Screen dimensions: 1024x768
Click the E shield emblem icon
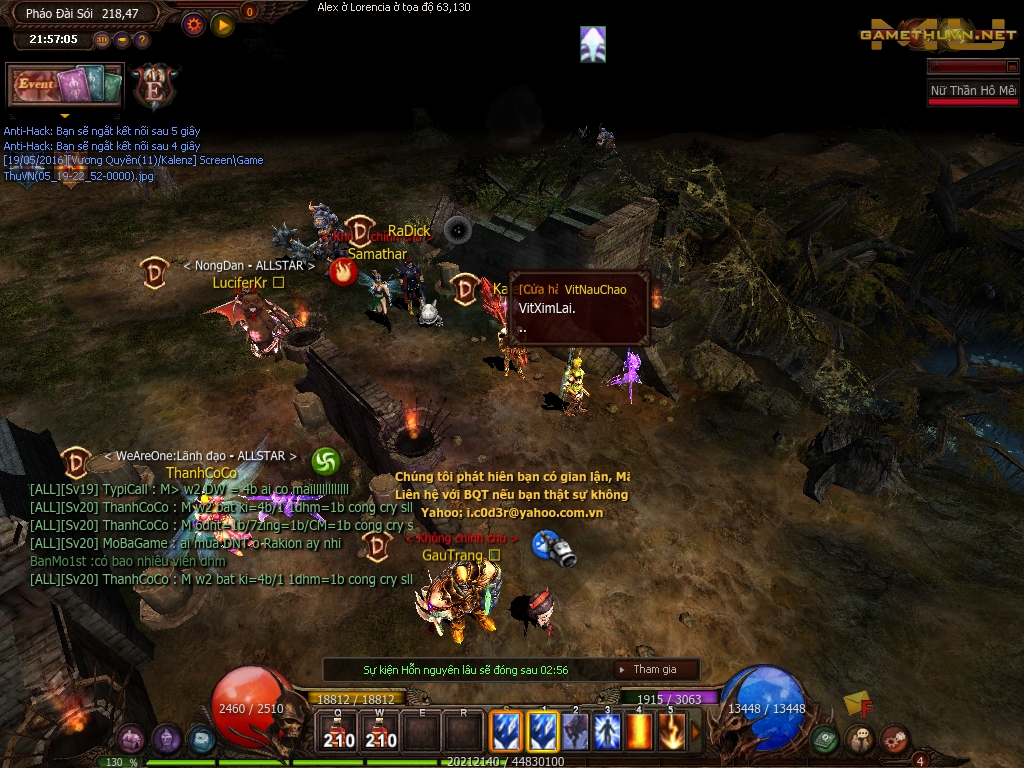[x=154, y=85]
